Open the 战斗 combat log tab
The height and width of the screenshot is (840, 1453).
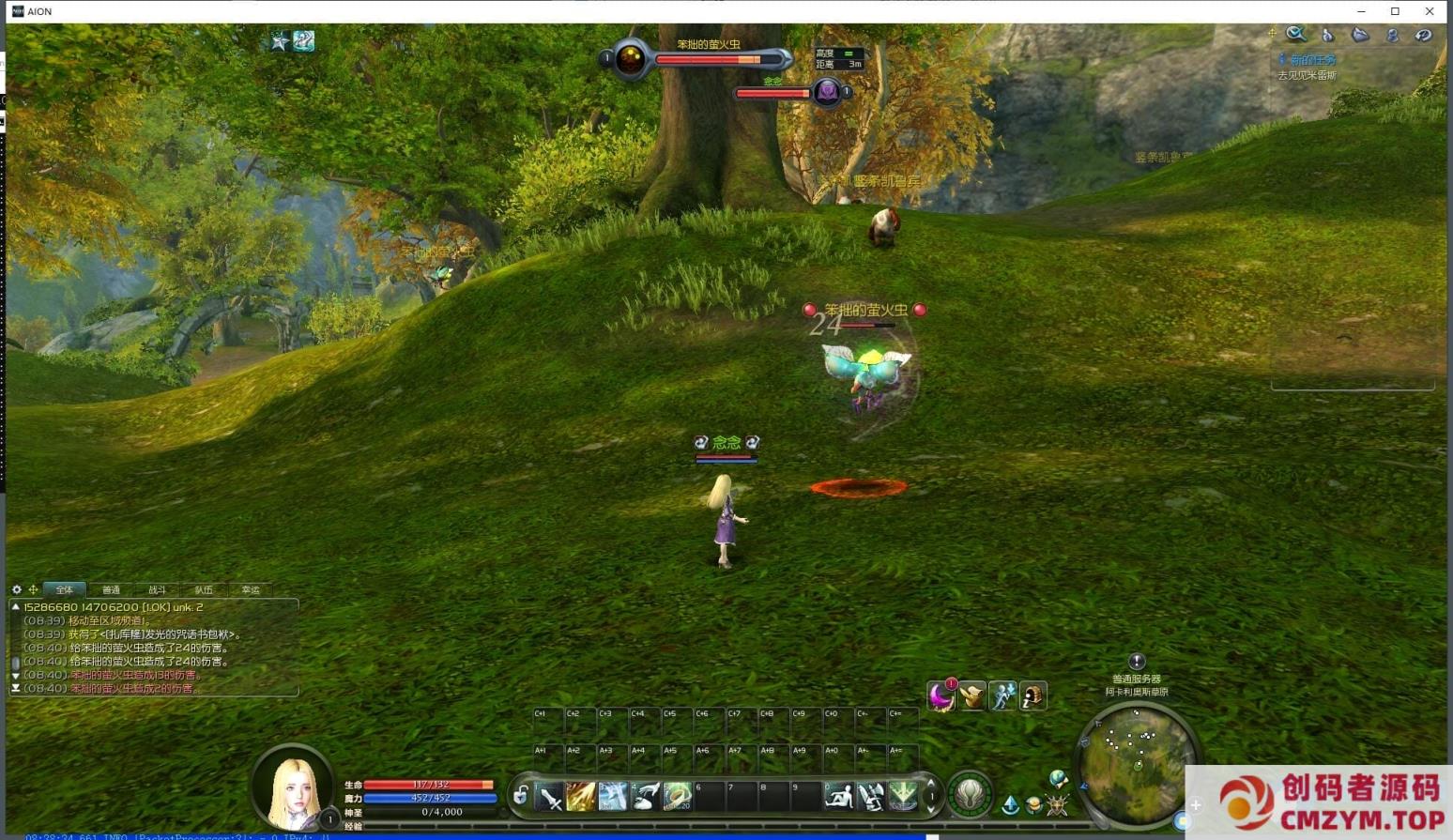[157, 590]
